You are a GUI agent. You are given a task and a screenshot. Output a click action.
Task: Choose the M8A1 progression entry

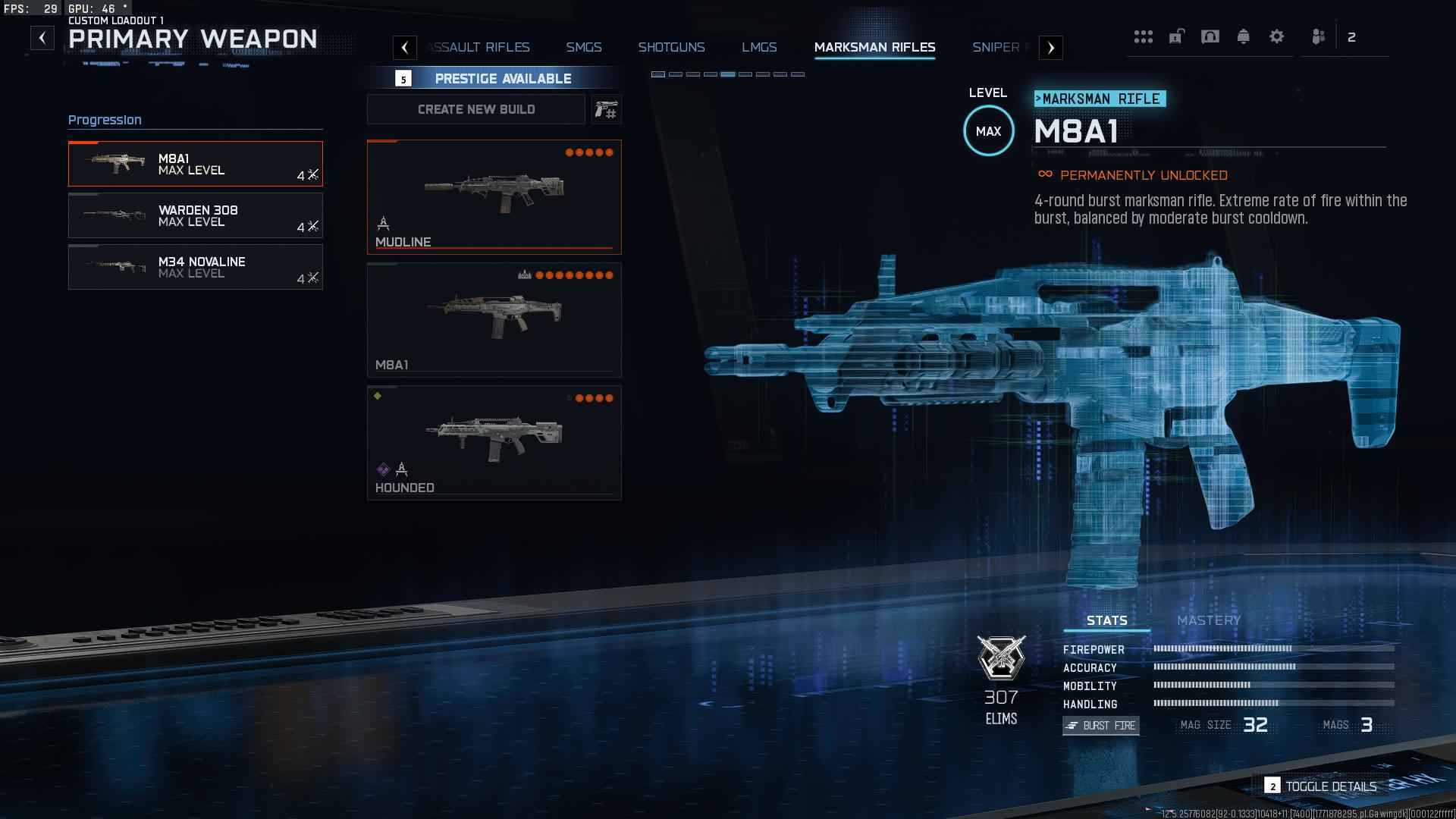point(195,164)
